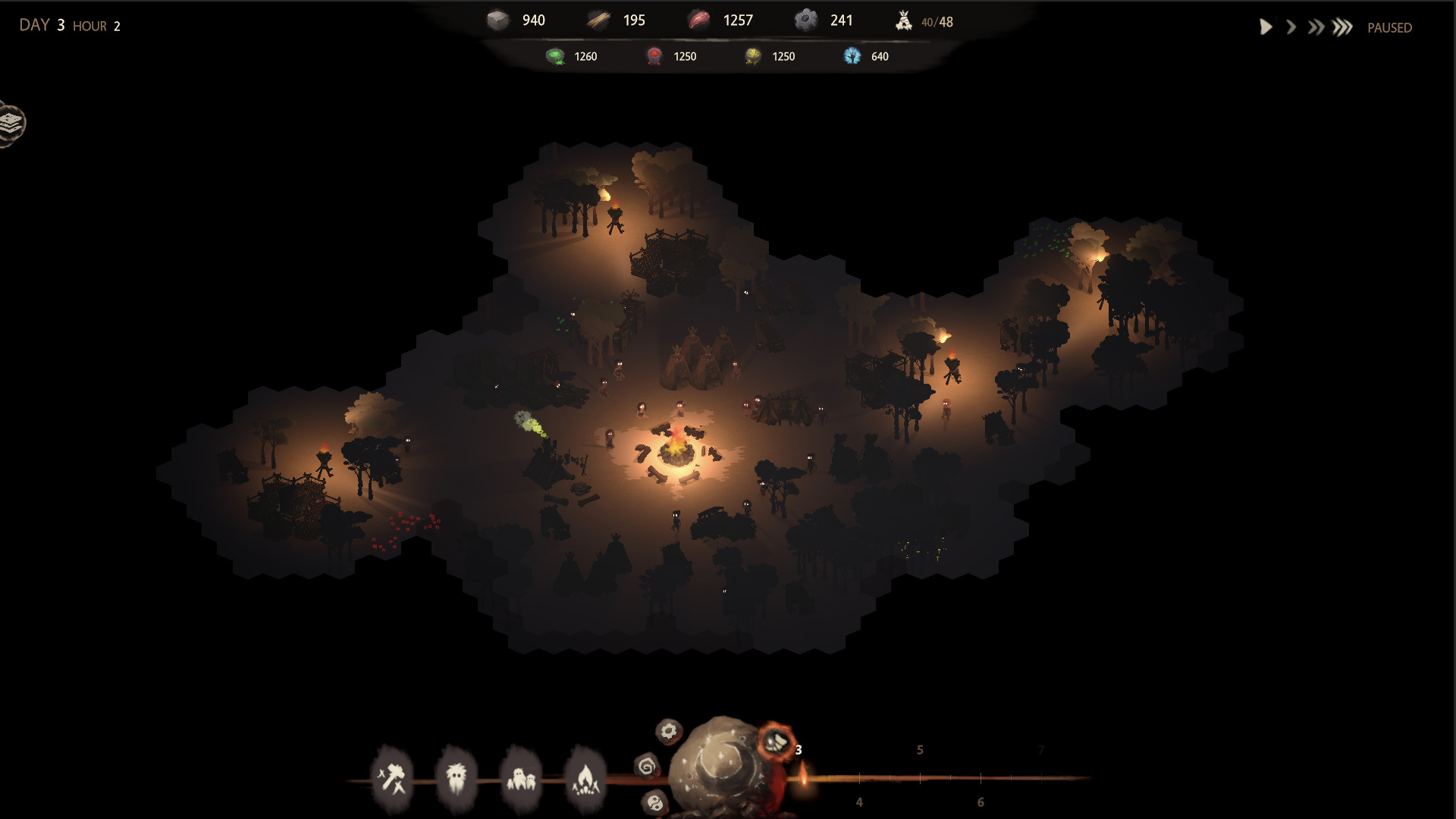Click the PAUSED label
The image size is (1456, 819).
(x=1389, y=27)
